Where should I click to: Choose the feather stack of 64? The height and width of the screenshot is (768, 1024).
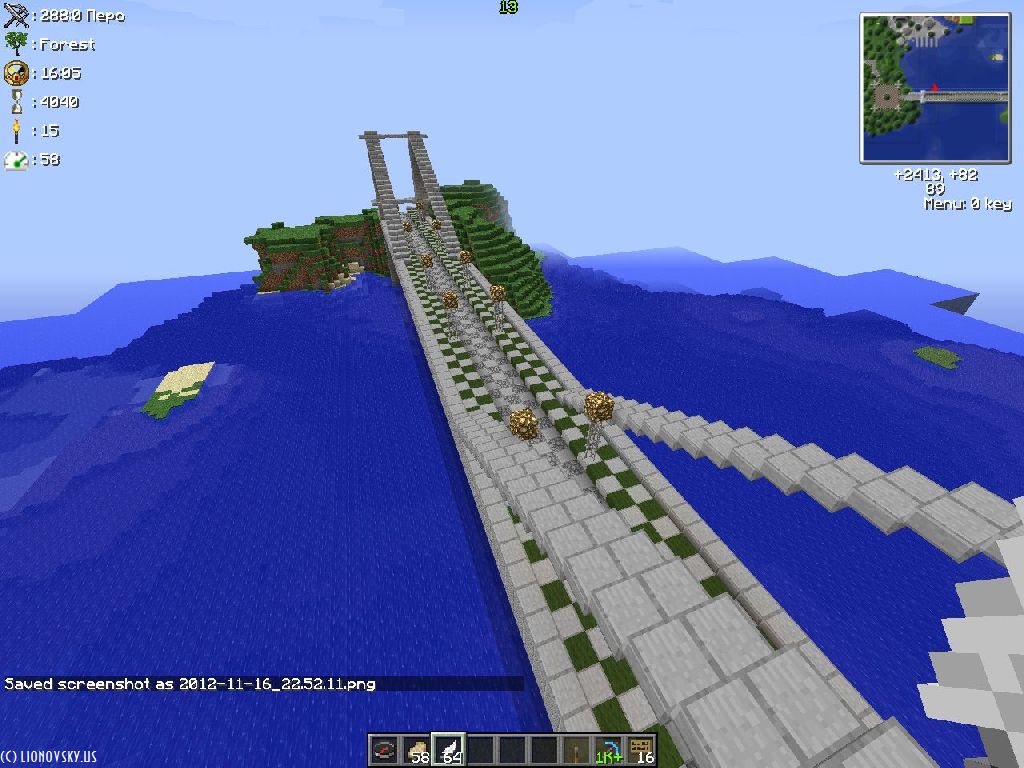(448, 750)
